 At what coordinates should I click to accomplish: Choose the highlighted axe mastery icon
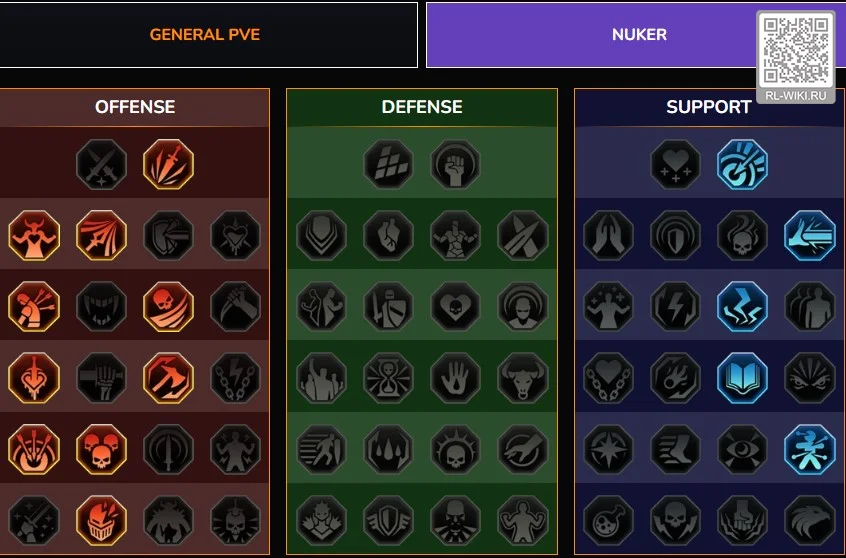point(168,378)
